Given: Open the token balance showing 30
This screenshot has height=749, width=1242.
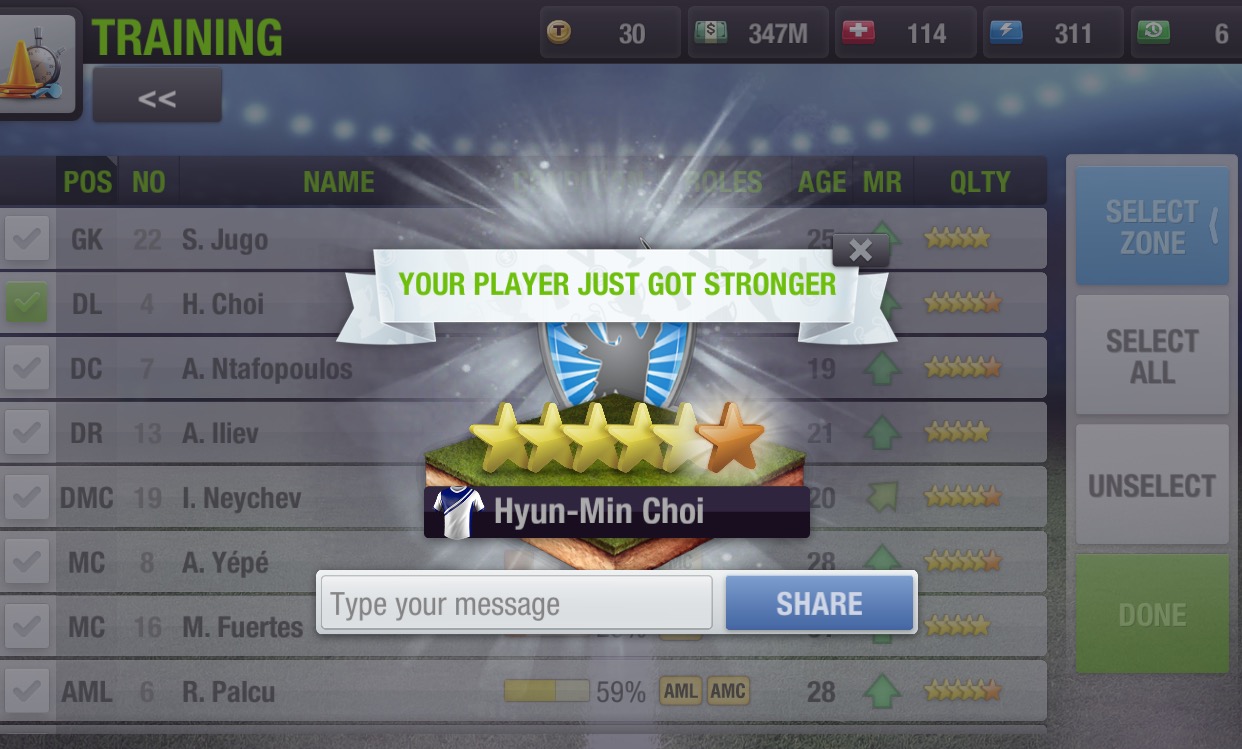Looking at the screenshot, I should [609, 34].
